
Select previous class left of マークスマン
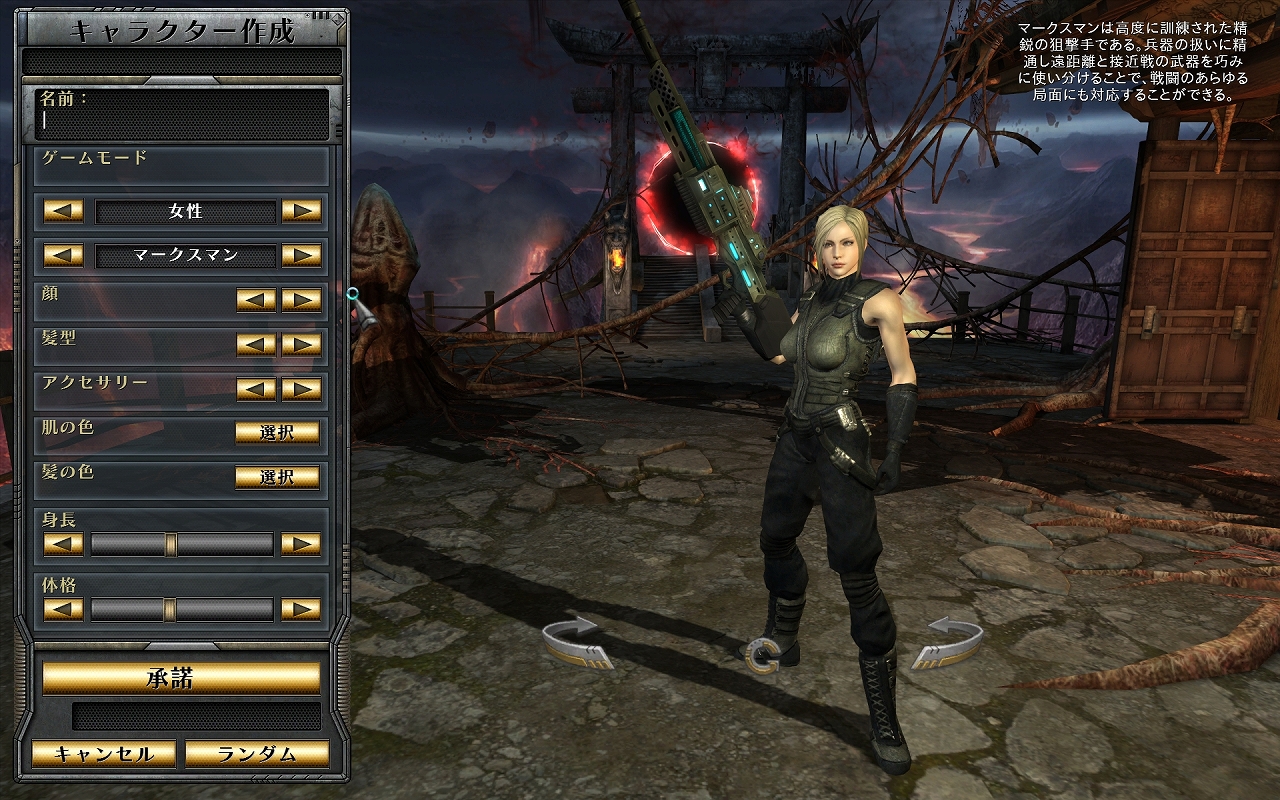(63, 255)
